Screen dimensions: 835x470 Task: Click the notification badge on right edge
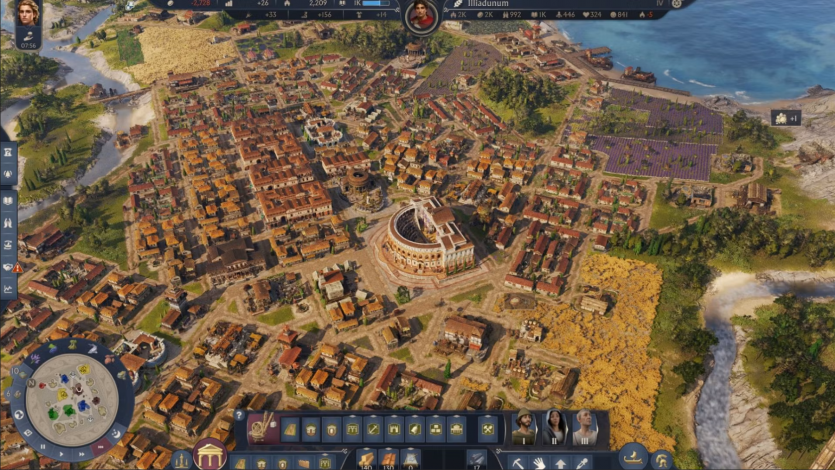[x=785, y=118]
